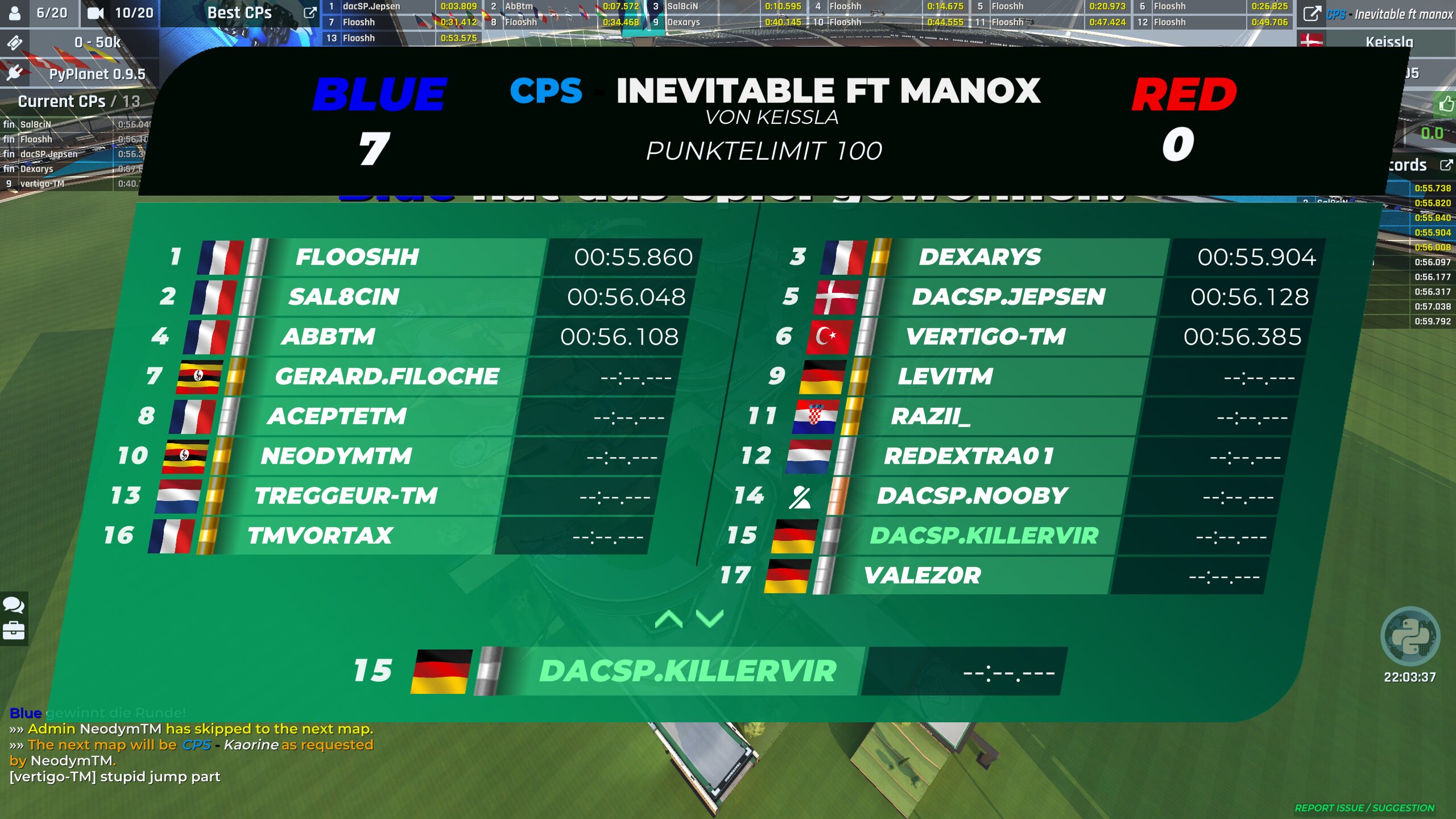Open the map info pop-out icon beside the track name
This screenshot has width=1456, height=819.
coord(1312,14)
